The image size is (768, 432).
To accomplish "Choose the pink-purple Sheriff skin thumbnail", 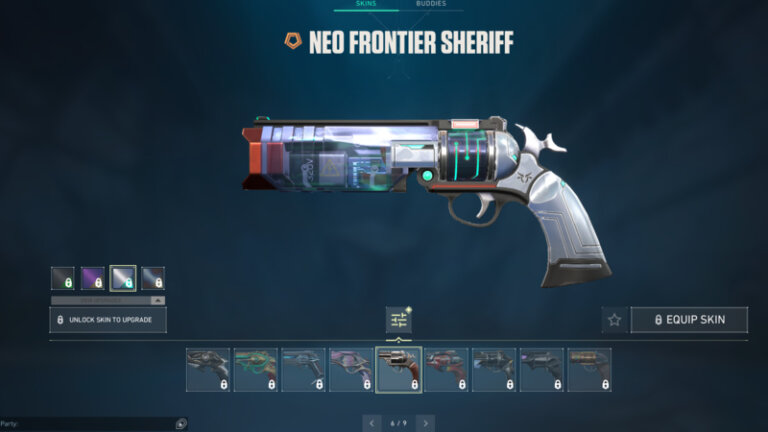I will (x=351, y=369).
